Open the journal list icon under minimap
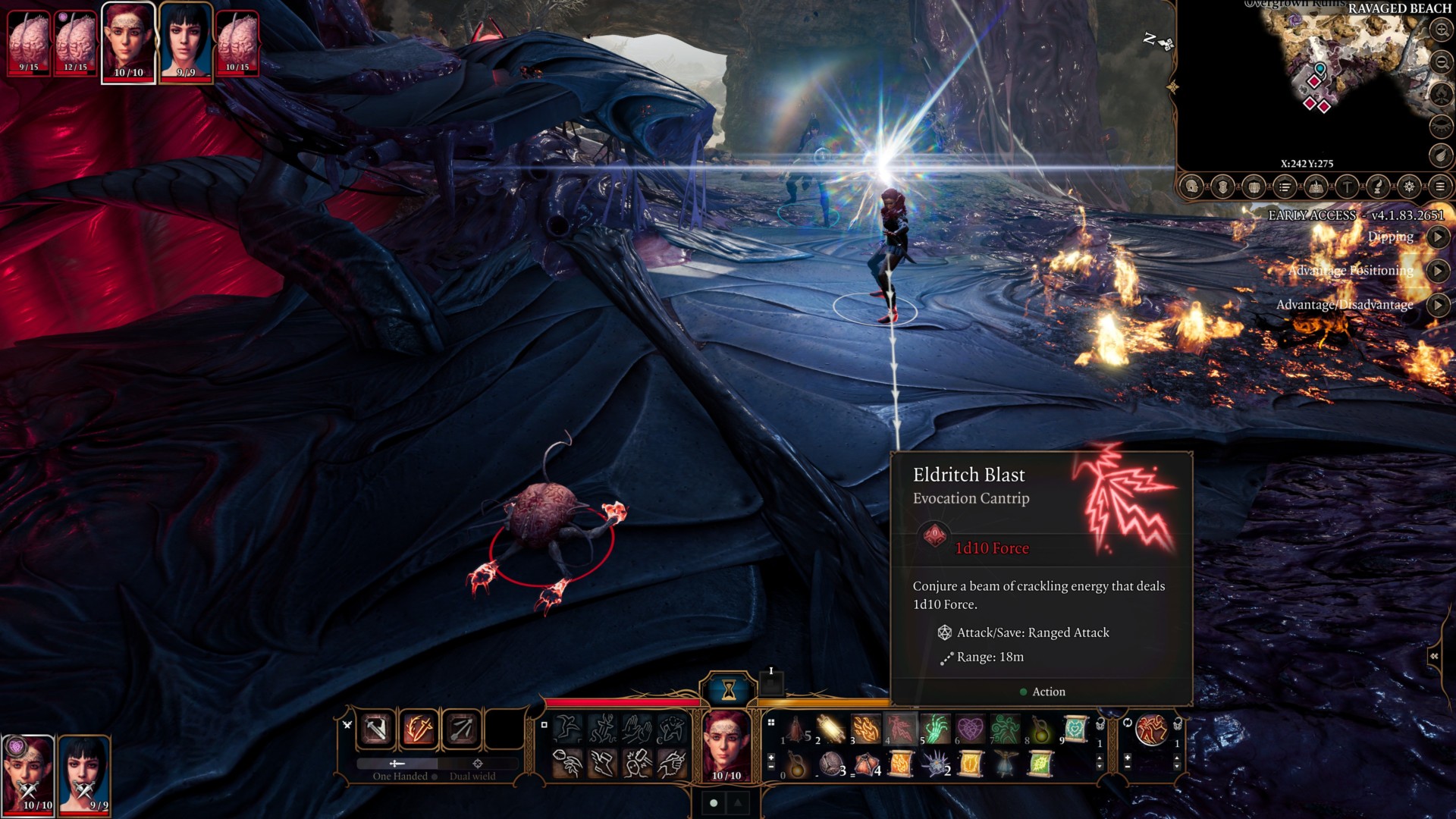 click(1285, 187)
